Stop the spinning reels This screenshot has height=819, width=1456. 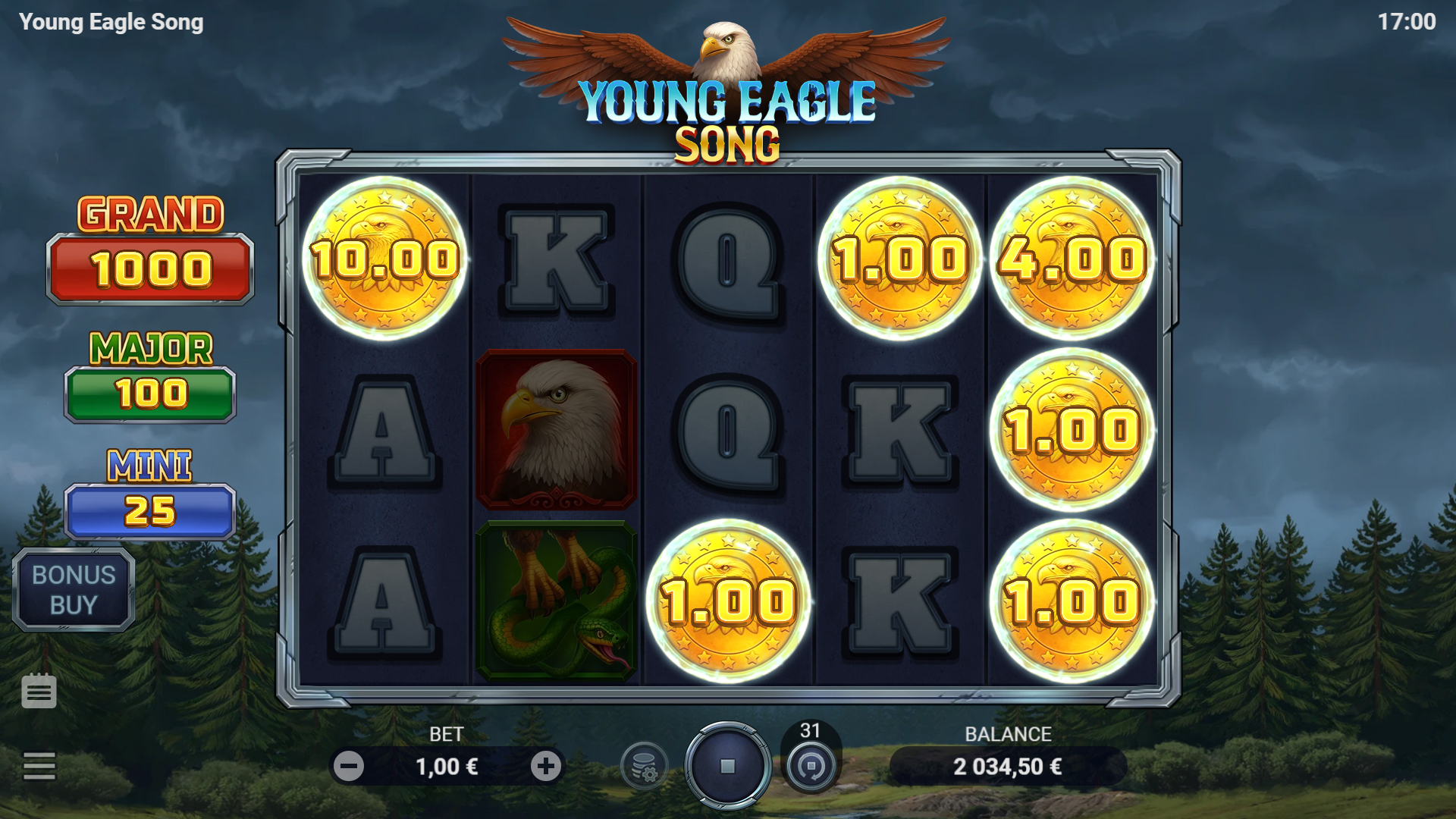tap(727, 766)
